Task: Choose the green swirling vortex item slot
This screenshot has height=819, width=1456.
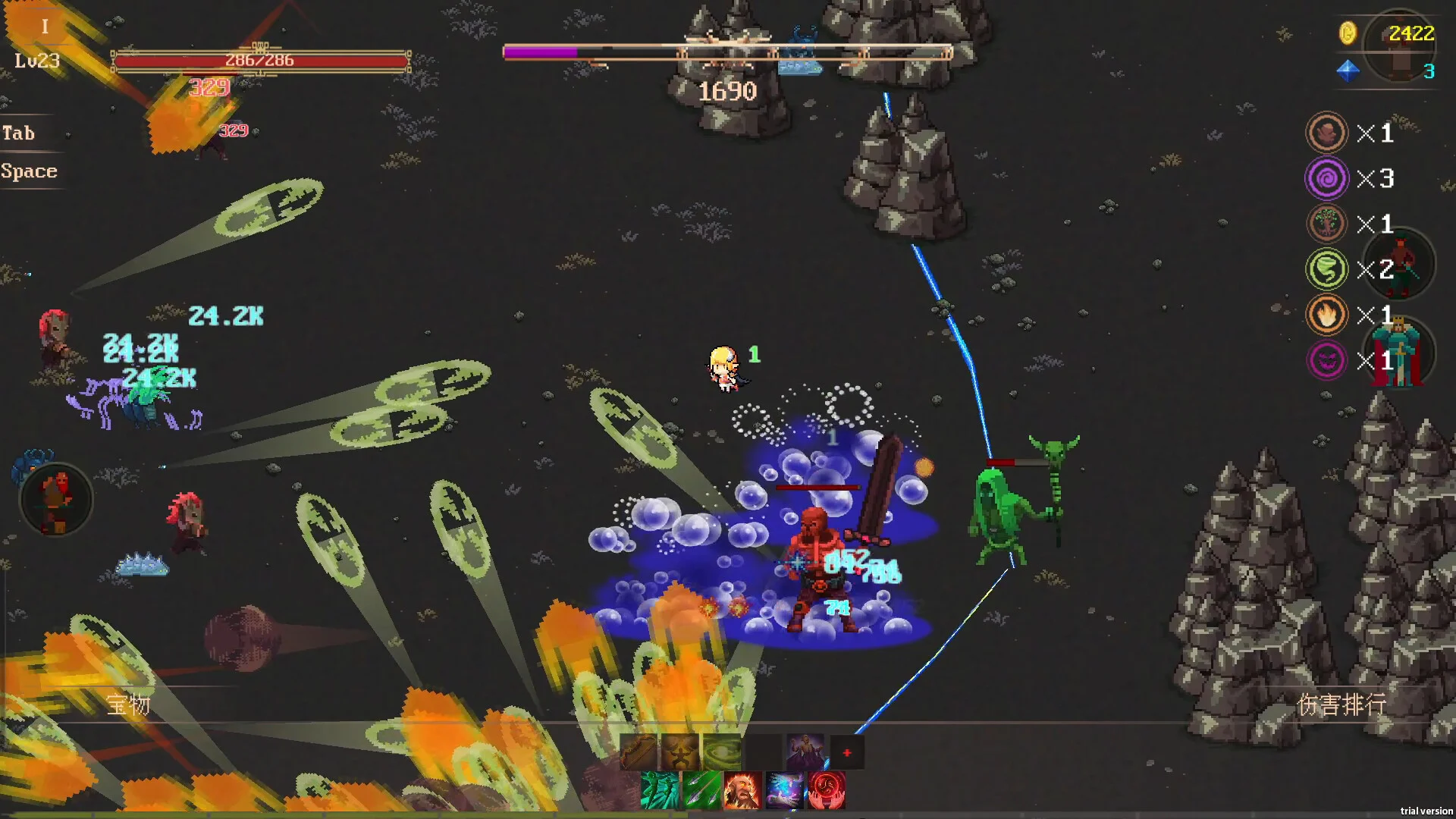Action: click(722, 752)
